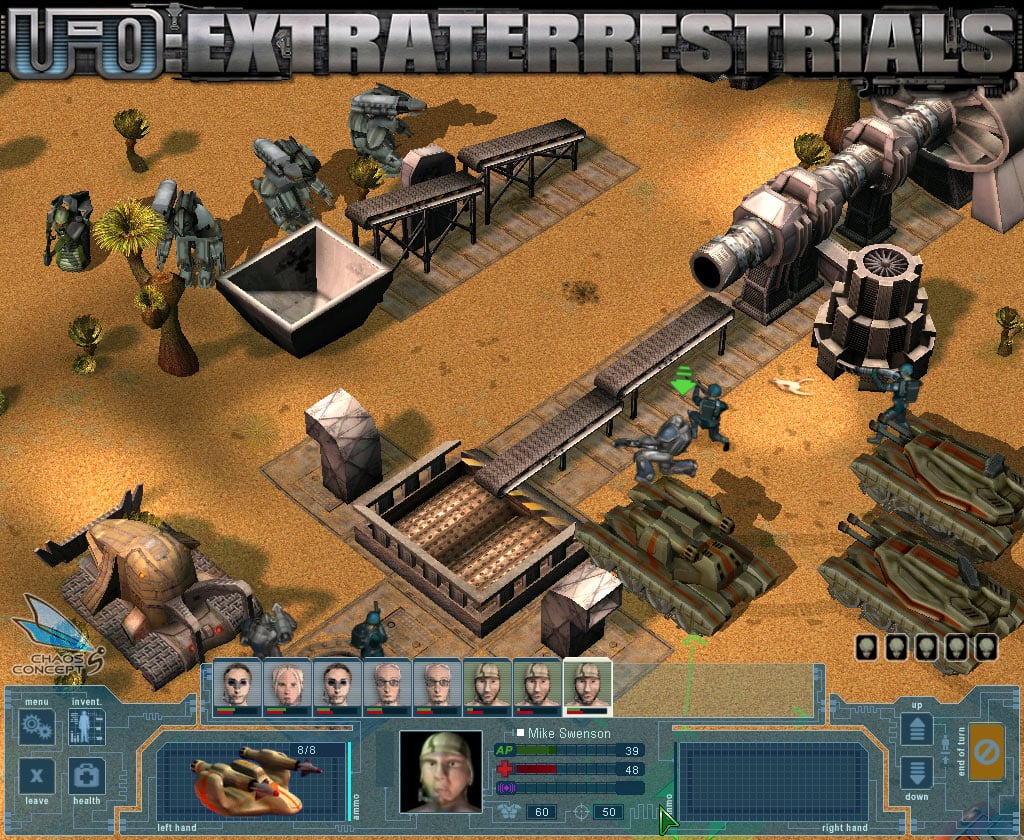The image size is (1024, 840).
Task: Click Mike Swenson's large portrait
Action: pyautogui.click(x=436, y=770)
